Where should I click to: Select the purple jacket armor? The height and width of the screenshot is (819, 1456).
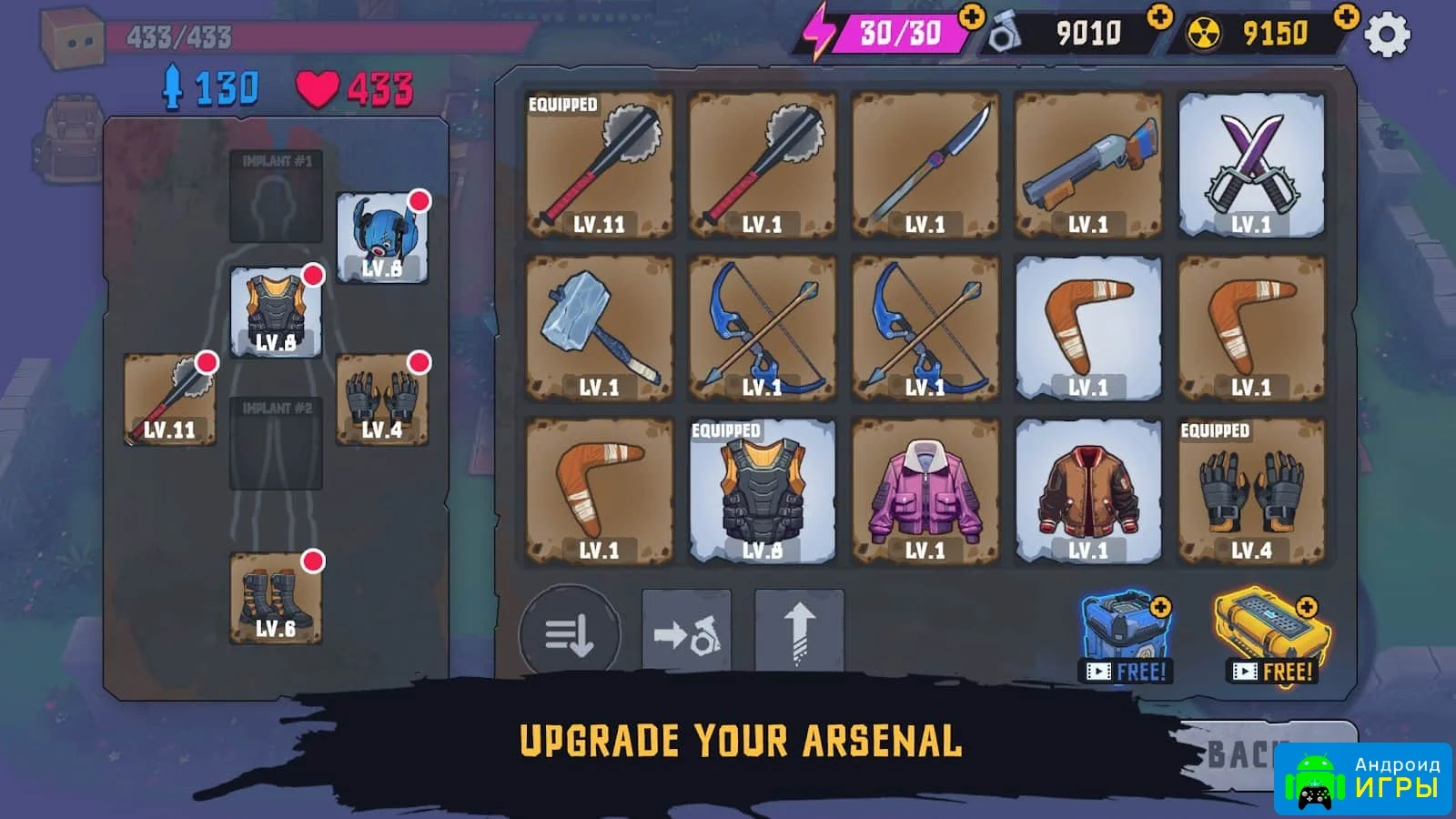tap(925, 491)
